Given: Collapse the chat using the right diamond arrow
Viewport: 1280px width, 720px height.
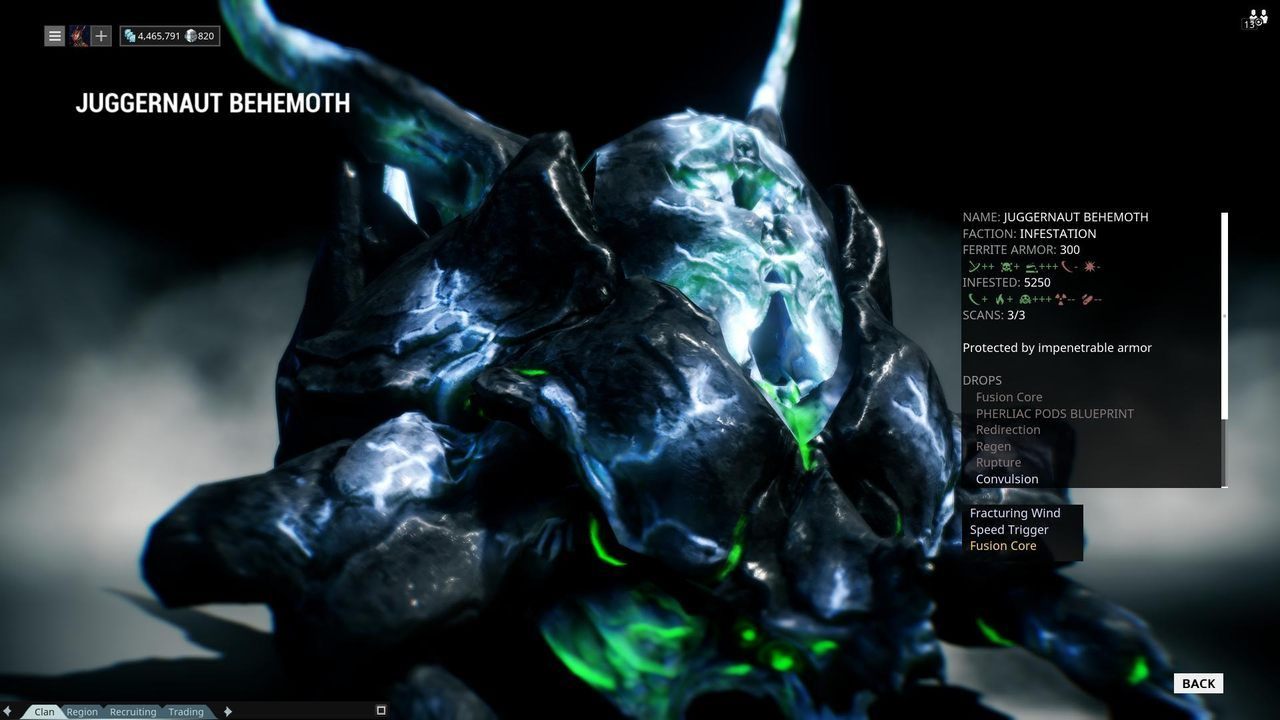Looking at the screenshot, I should [x=227, y=711].
